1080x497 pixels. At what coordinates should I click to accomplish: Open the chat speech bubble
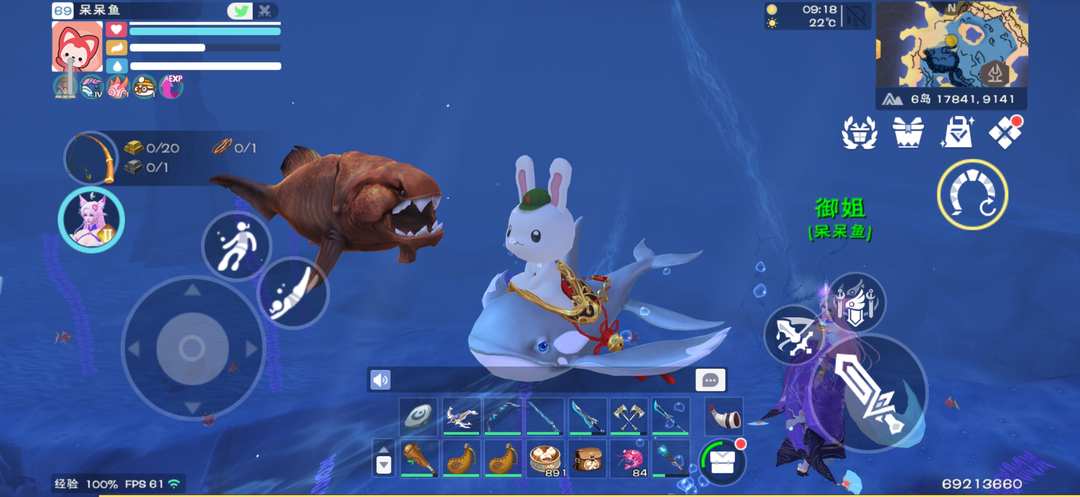(x=710, y=380)
